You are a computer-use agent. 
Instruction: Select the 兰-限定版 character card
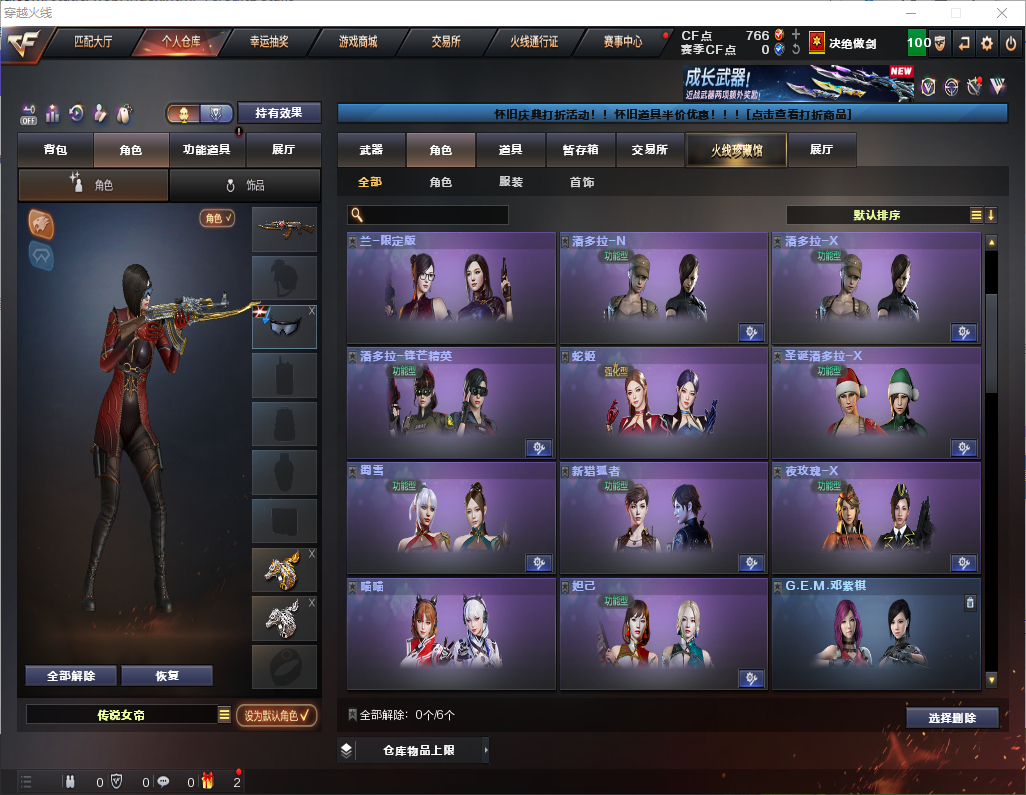[451, 289]
